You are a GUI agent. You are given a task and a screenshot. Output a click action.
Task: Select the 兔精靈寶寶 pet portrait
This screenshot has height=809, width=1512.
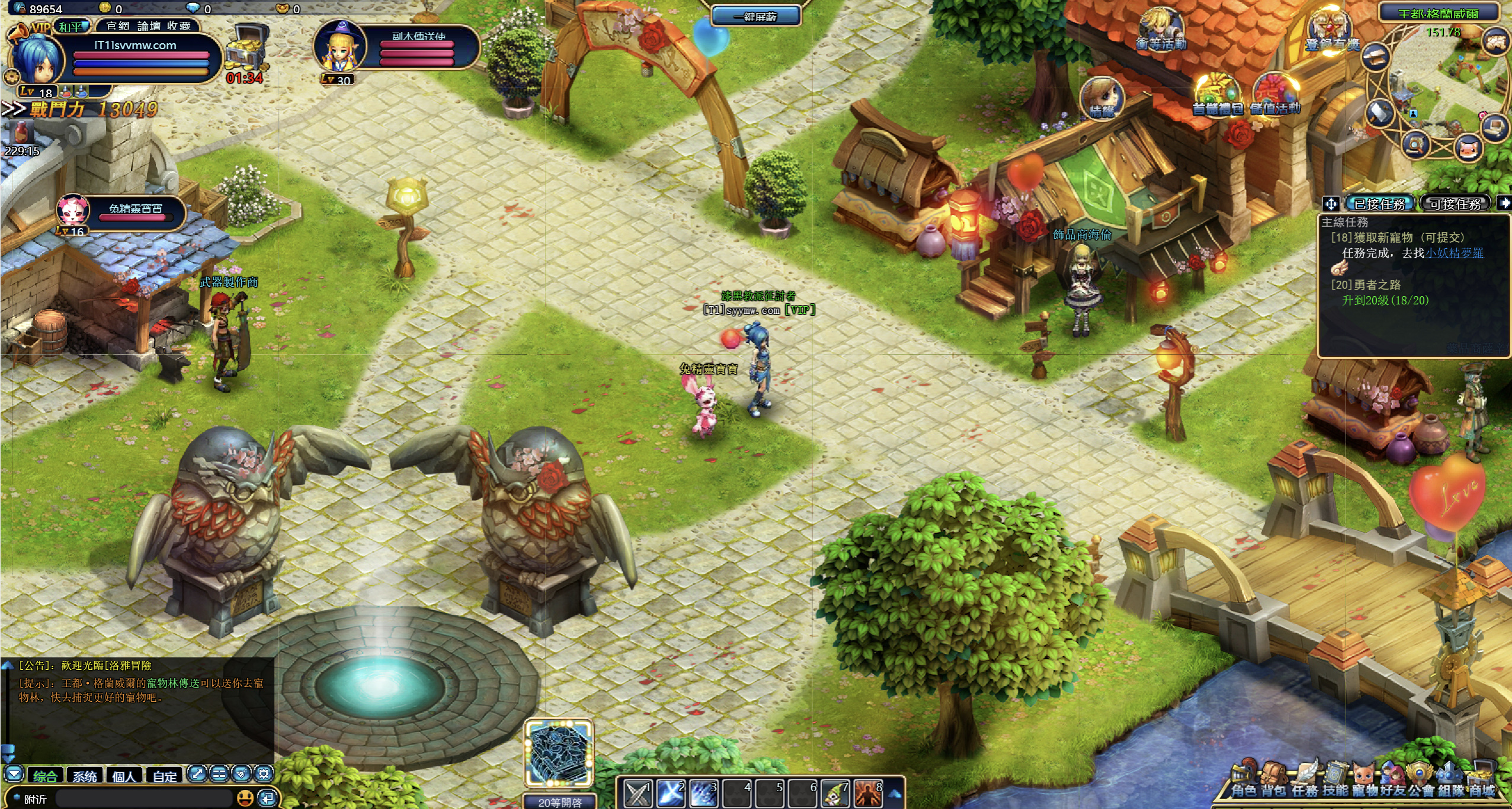click(x=73, y=211)
